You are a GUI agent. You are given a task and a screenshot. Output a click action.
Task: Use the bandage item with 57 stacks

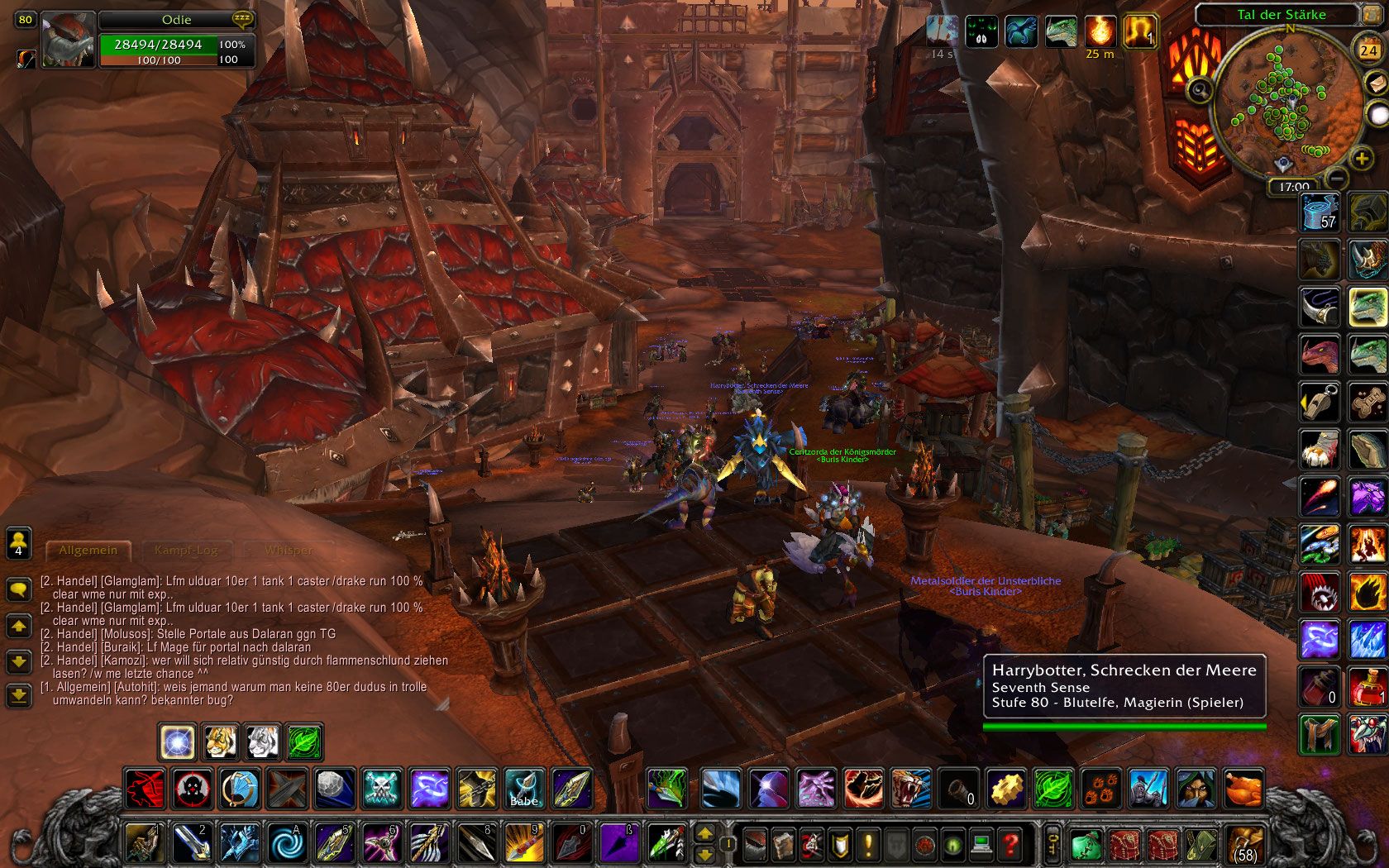1320,212
